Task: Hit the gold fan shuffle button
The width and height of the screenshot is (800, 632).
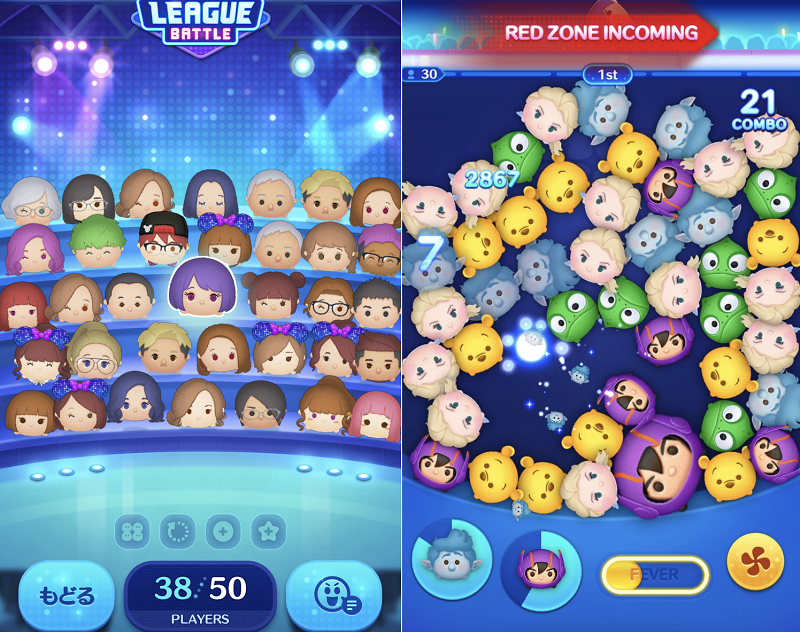Action: [755, 562]
